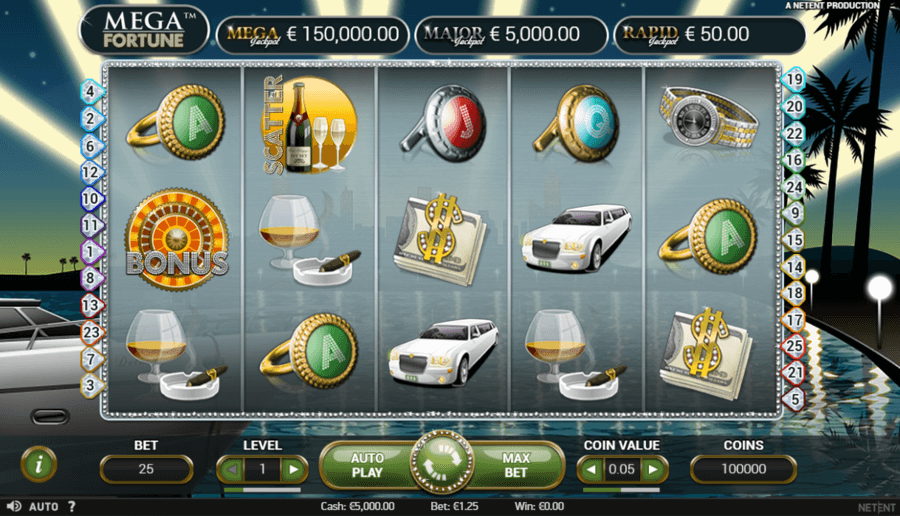Show payline number 23 marker
This screenshot has height=516, width=900.
[x=90, y=332]
